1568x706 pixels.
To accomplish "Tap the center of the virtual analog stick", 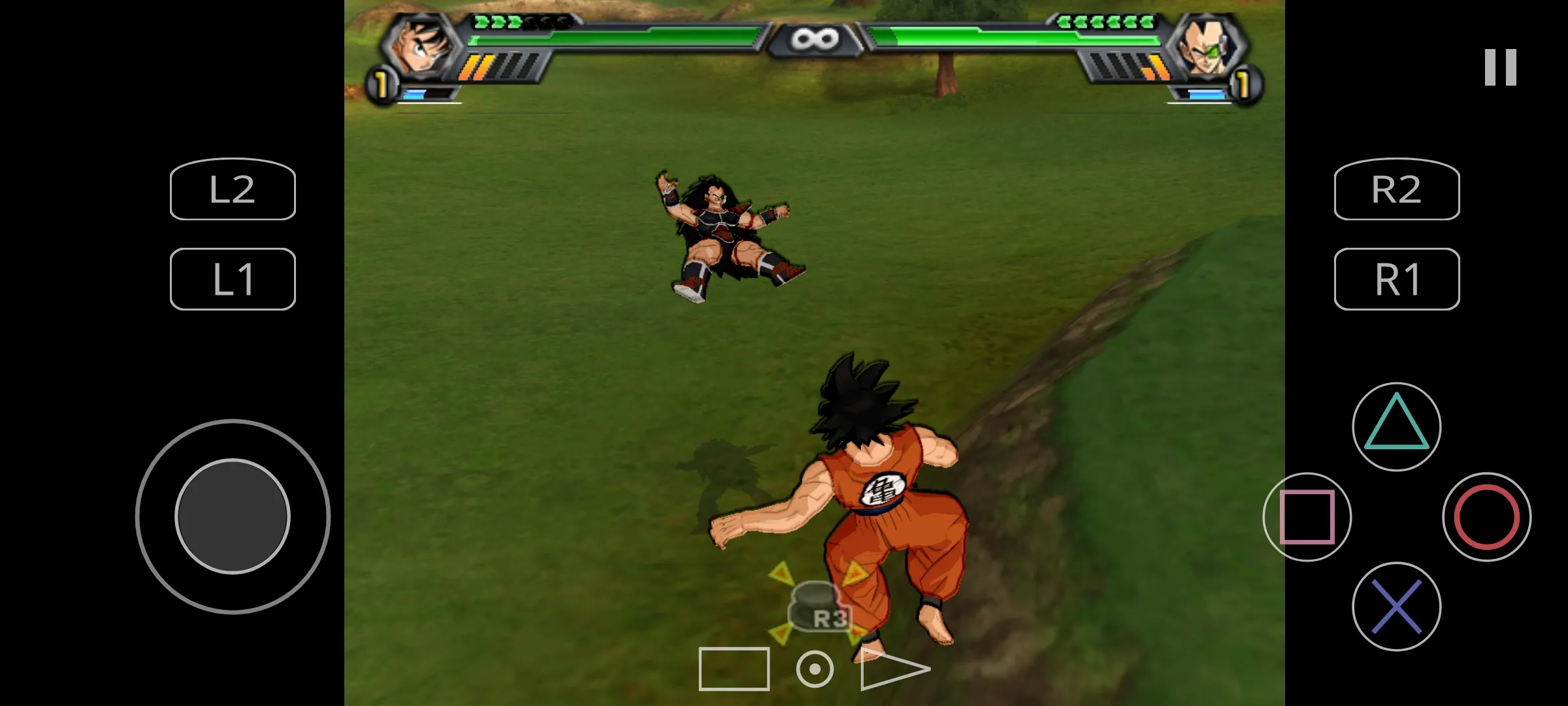I will [233, 516].
